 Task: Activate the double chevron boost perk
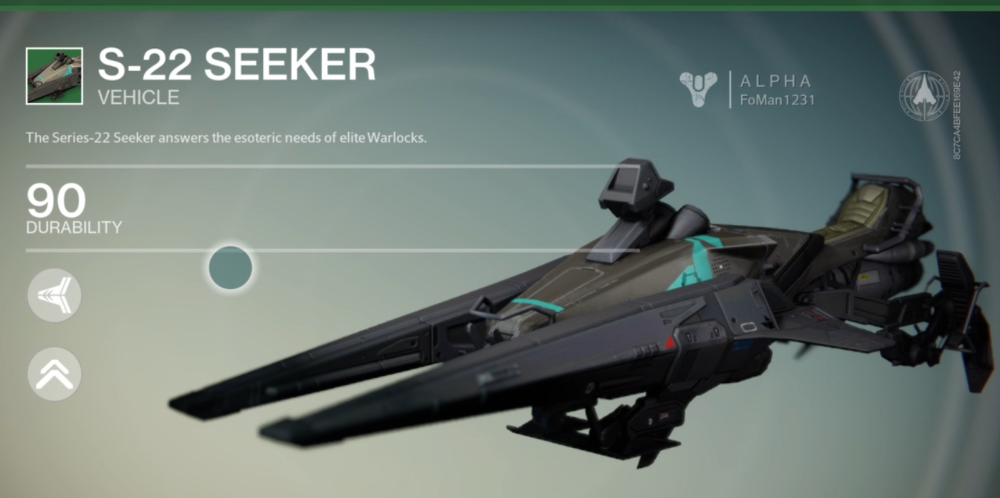[x=54, y=374]
